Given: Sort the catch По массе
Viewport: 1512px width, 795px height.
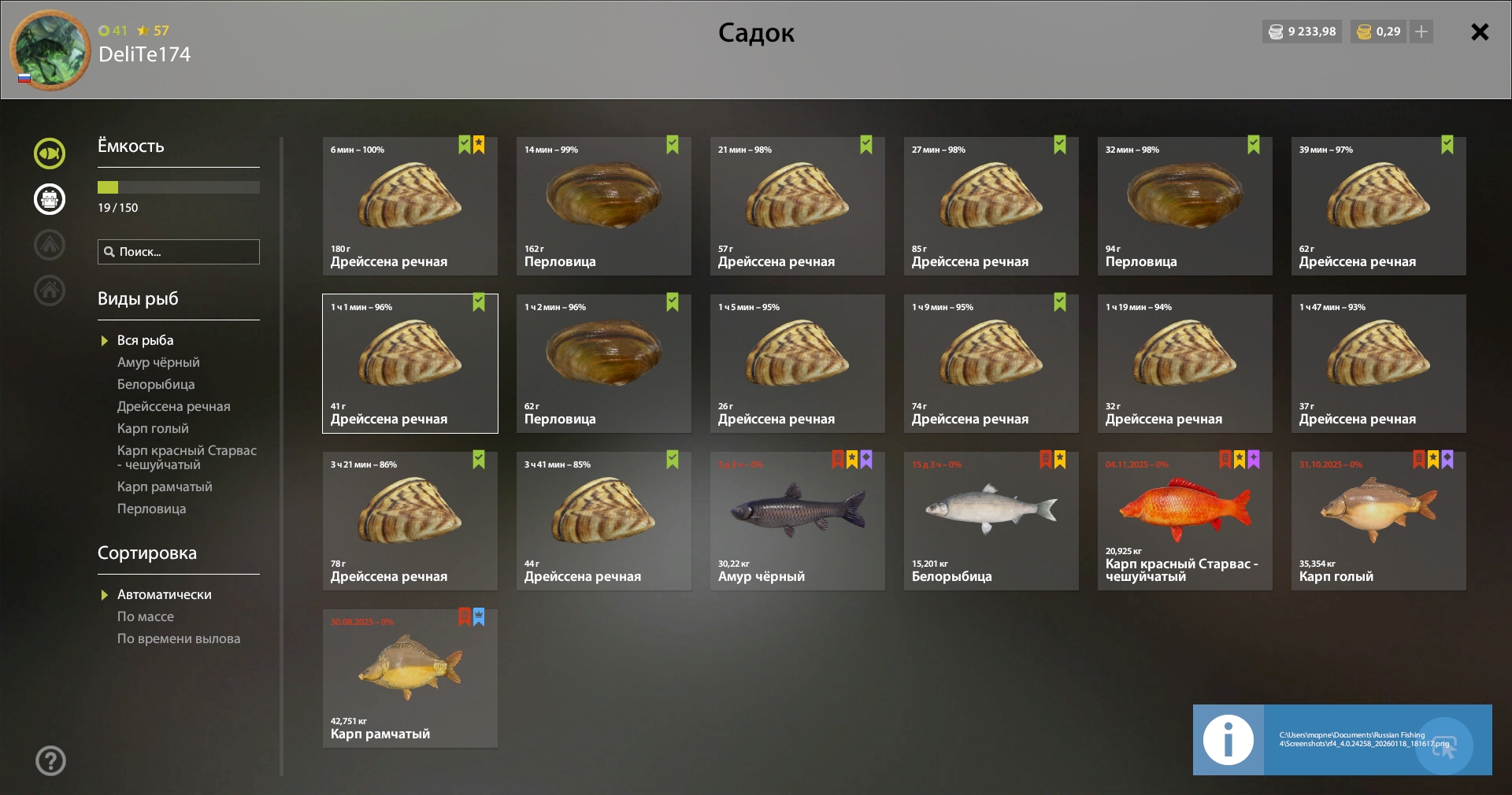Looking at the screenshot, I should tap(146, 616).
